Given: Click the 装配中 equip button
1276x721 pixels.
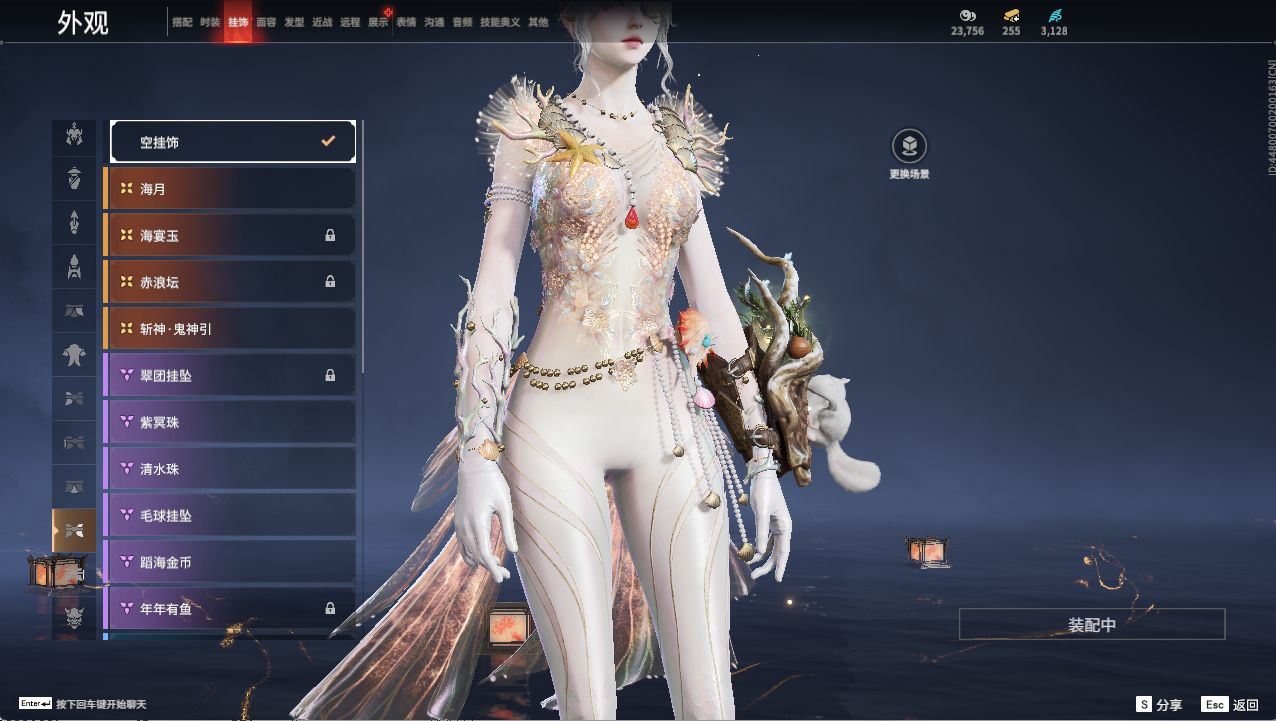Looking at the screenshot, I should pos(1092,624).
